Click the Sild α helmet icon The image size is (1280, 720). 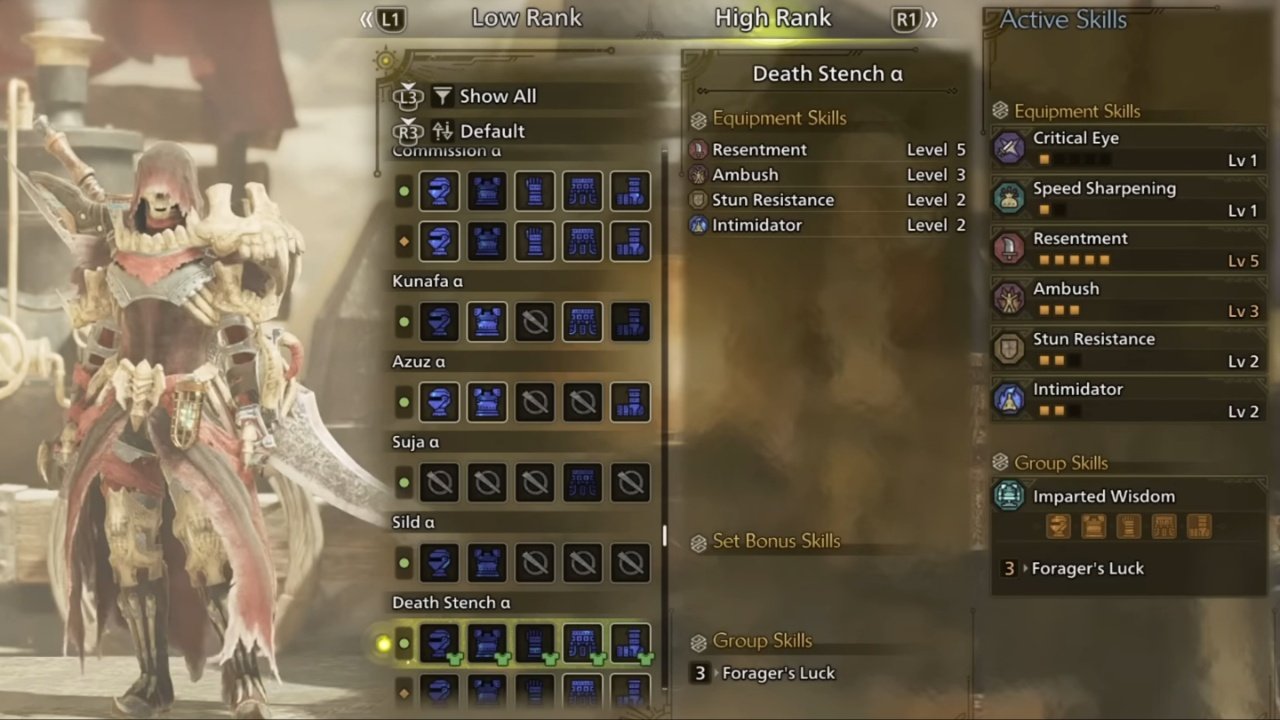point(439,562)
